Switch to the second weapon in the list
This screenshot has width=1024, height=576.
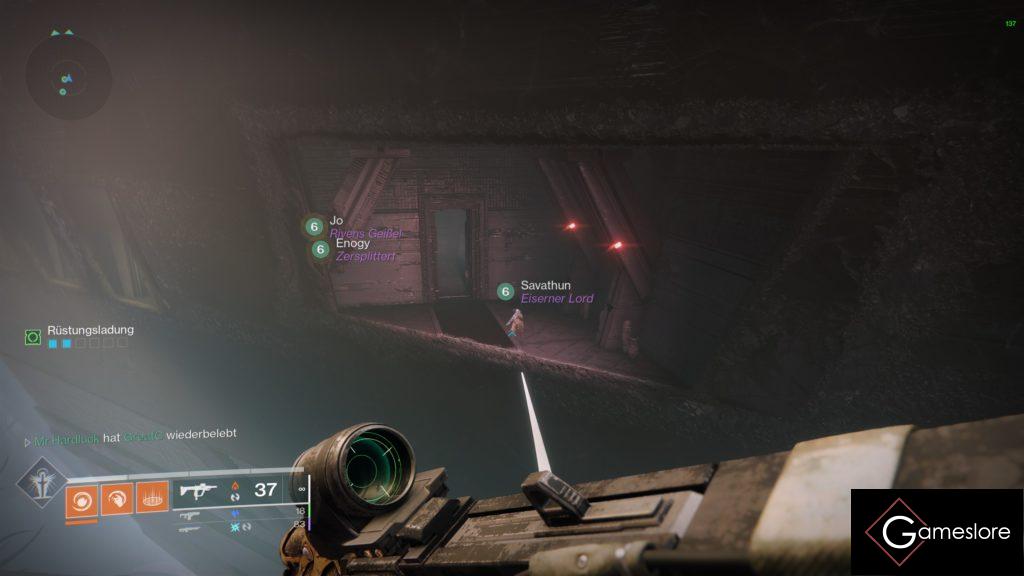click(188, 515)
